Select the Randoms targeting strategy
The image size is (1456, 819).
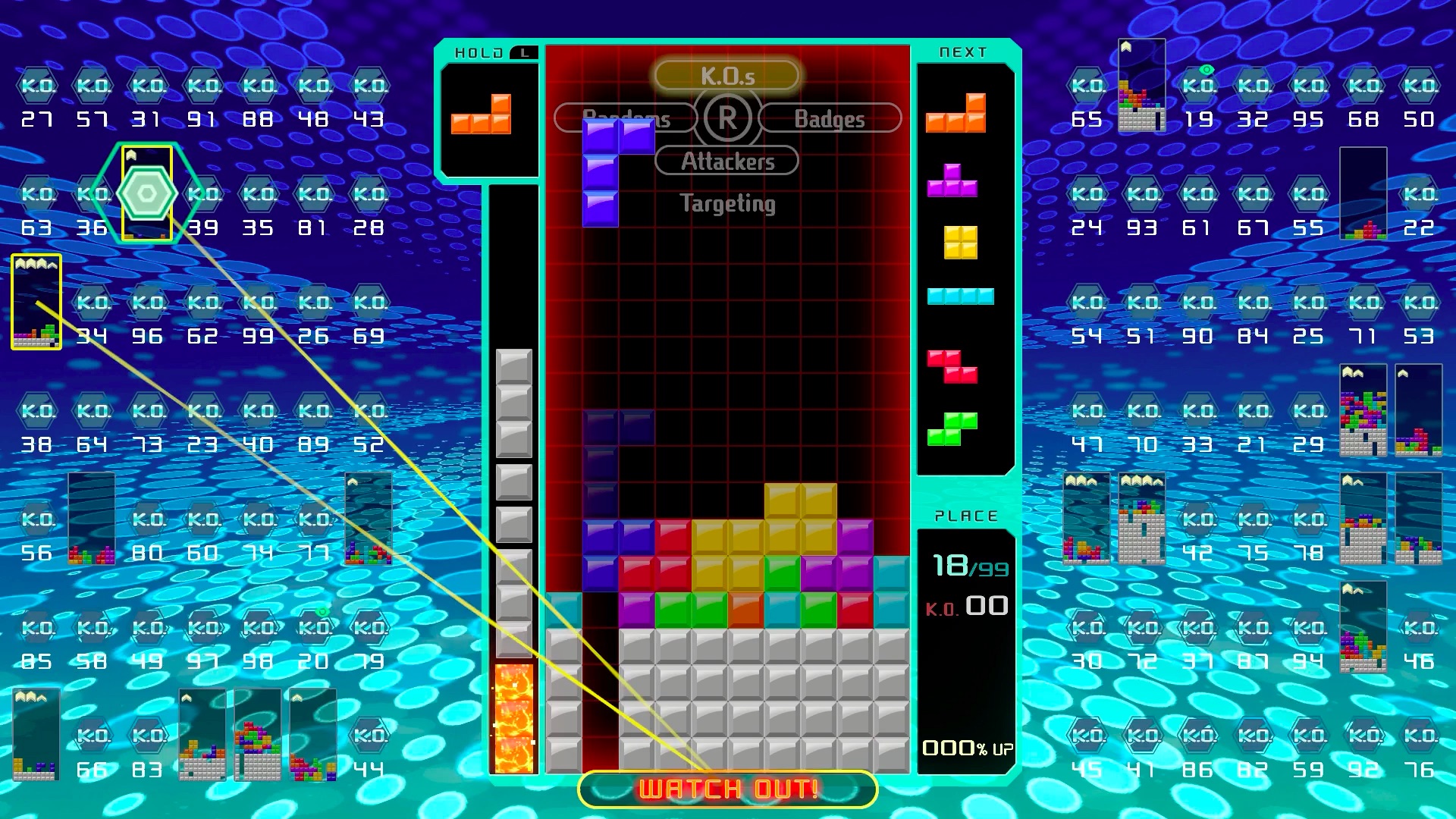(625, 118)
